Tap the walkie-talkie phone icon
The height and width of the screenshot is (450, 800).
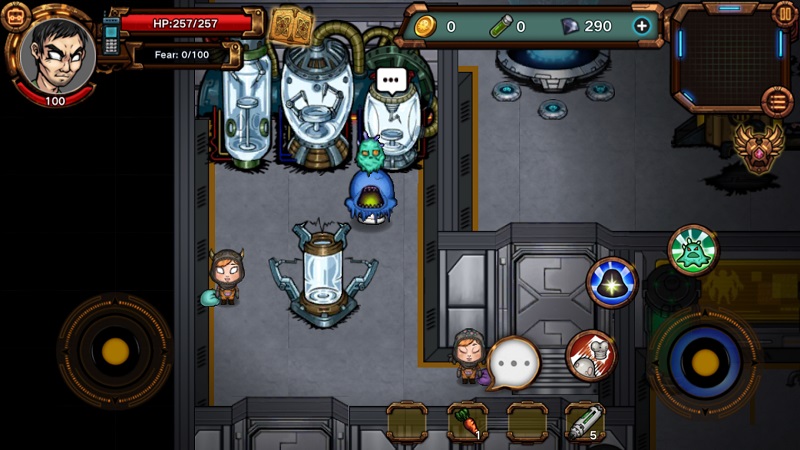(111, 36)
